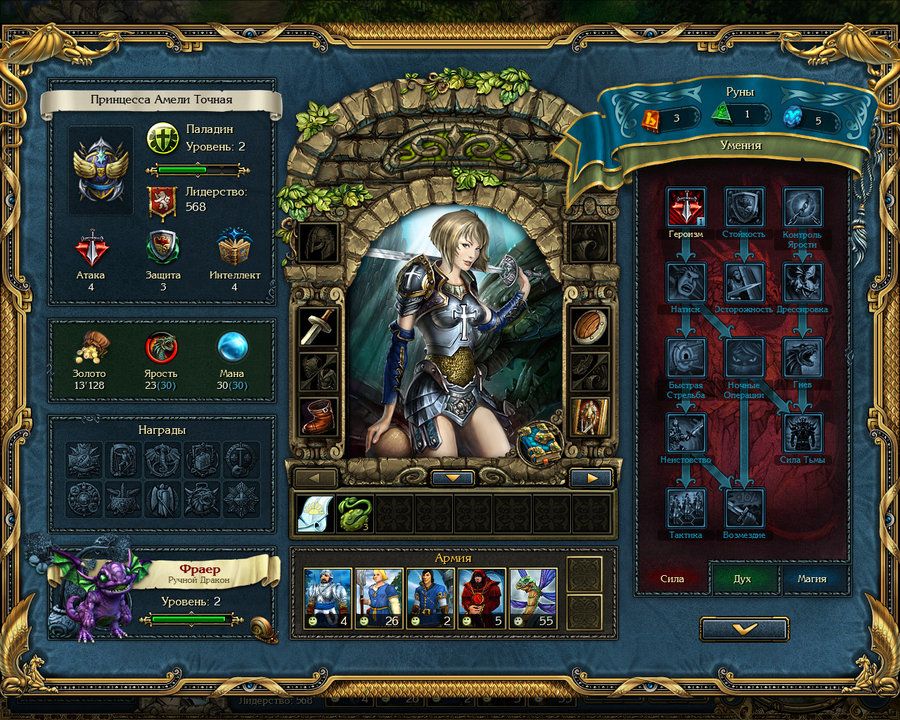Select the equipped sword slot

[317, 327]
